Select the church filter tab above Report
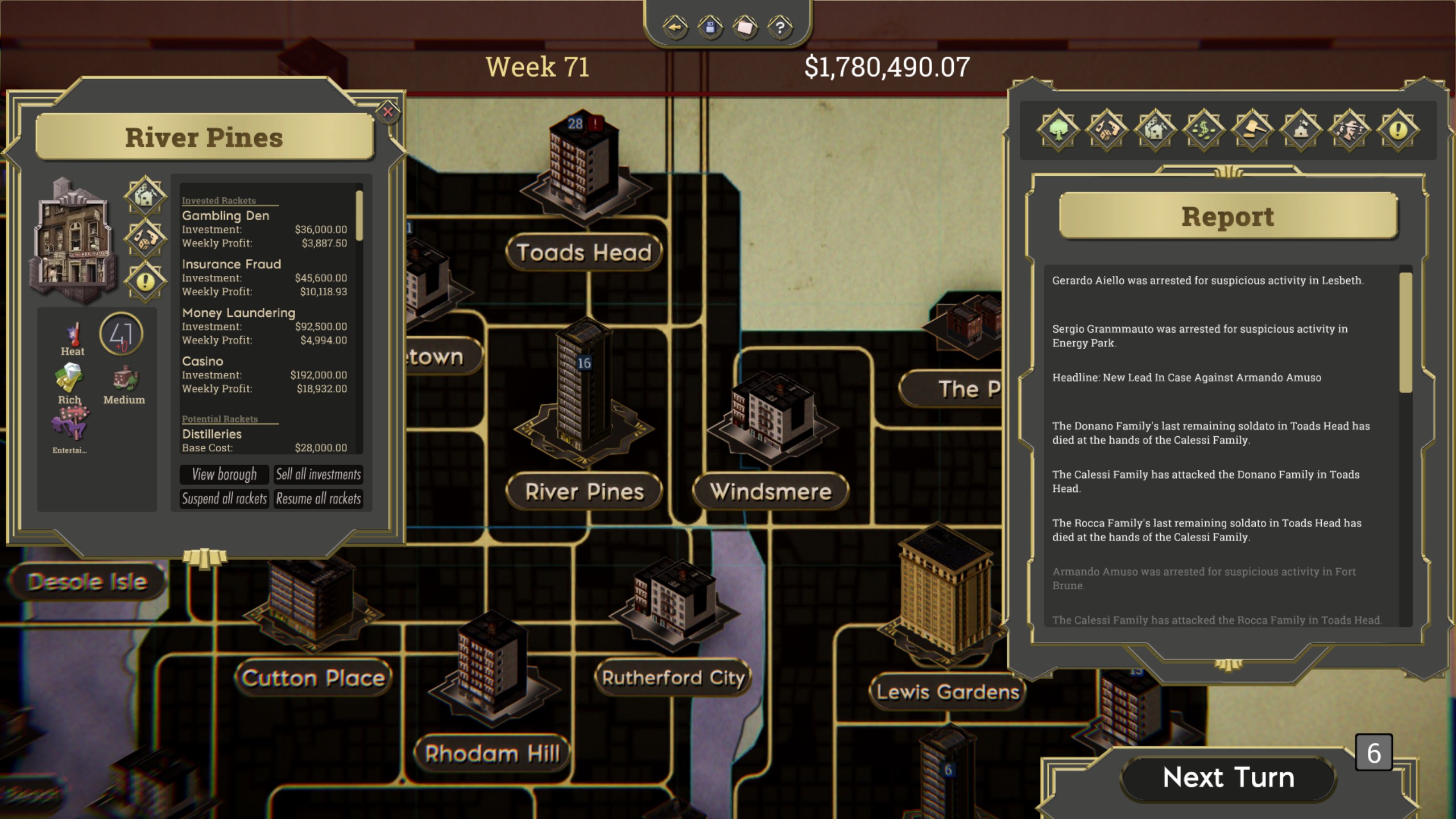Screen dimensions: 1456x819 point(1301,130)
